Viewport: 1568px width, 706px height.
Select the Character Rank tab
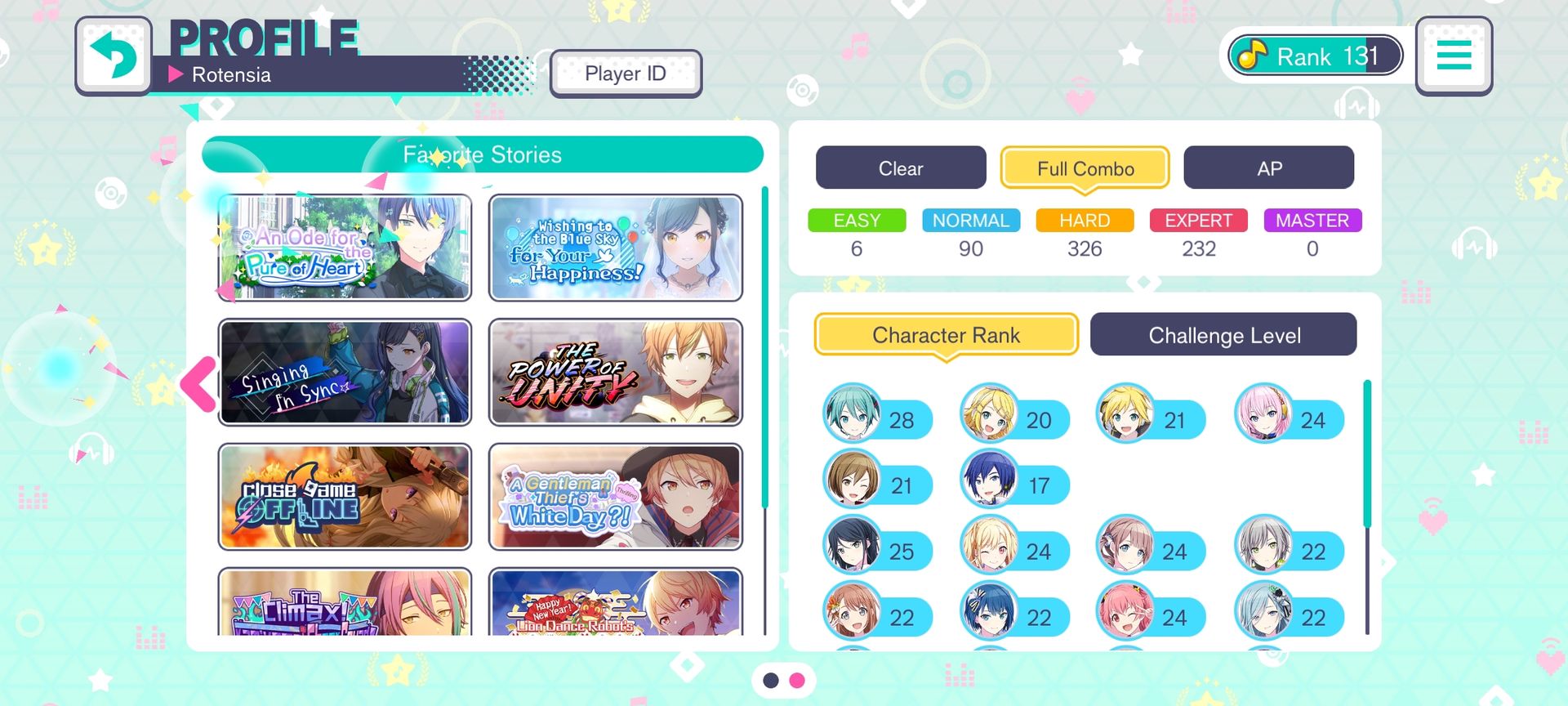946,335
